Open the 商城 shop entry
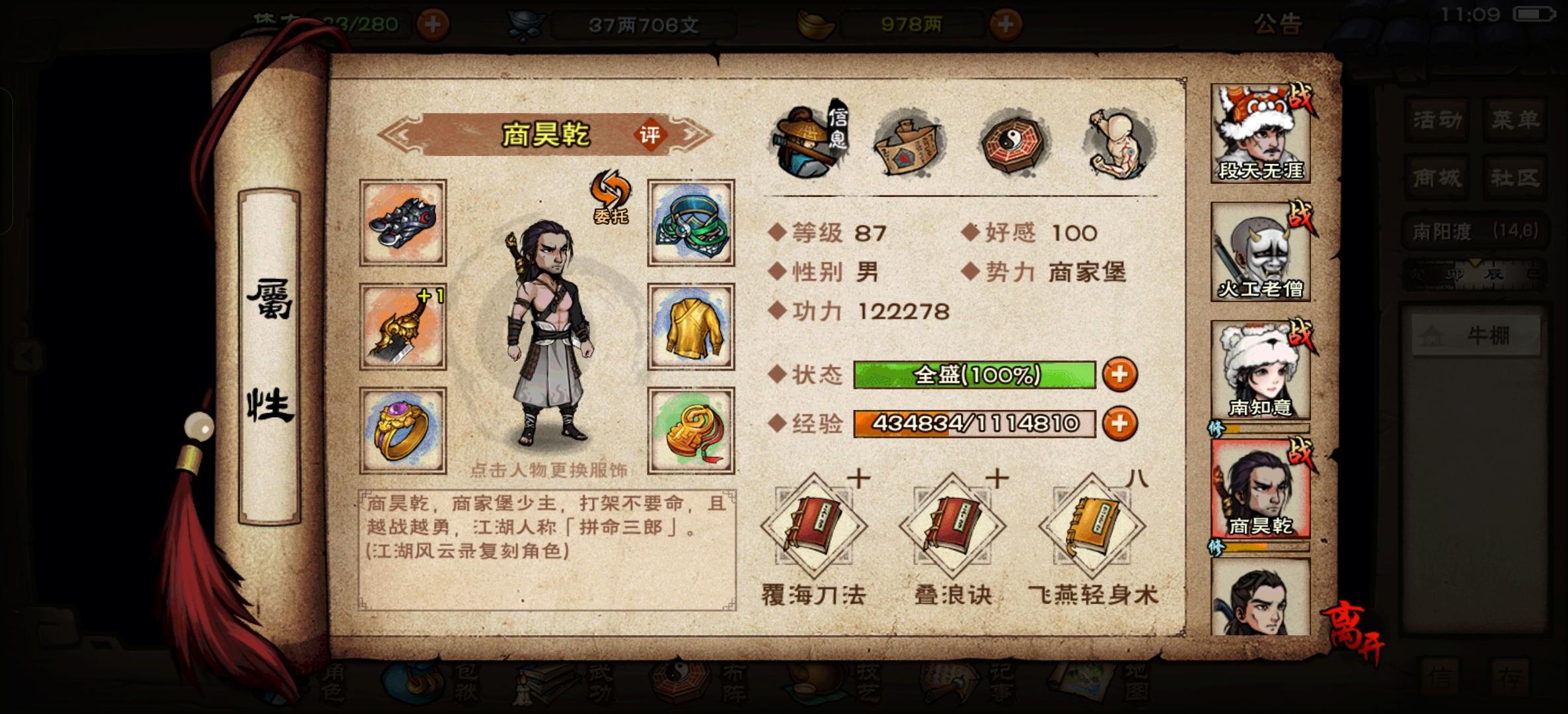 tap(1435, 178)
